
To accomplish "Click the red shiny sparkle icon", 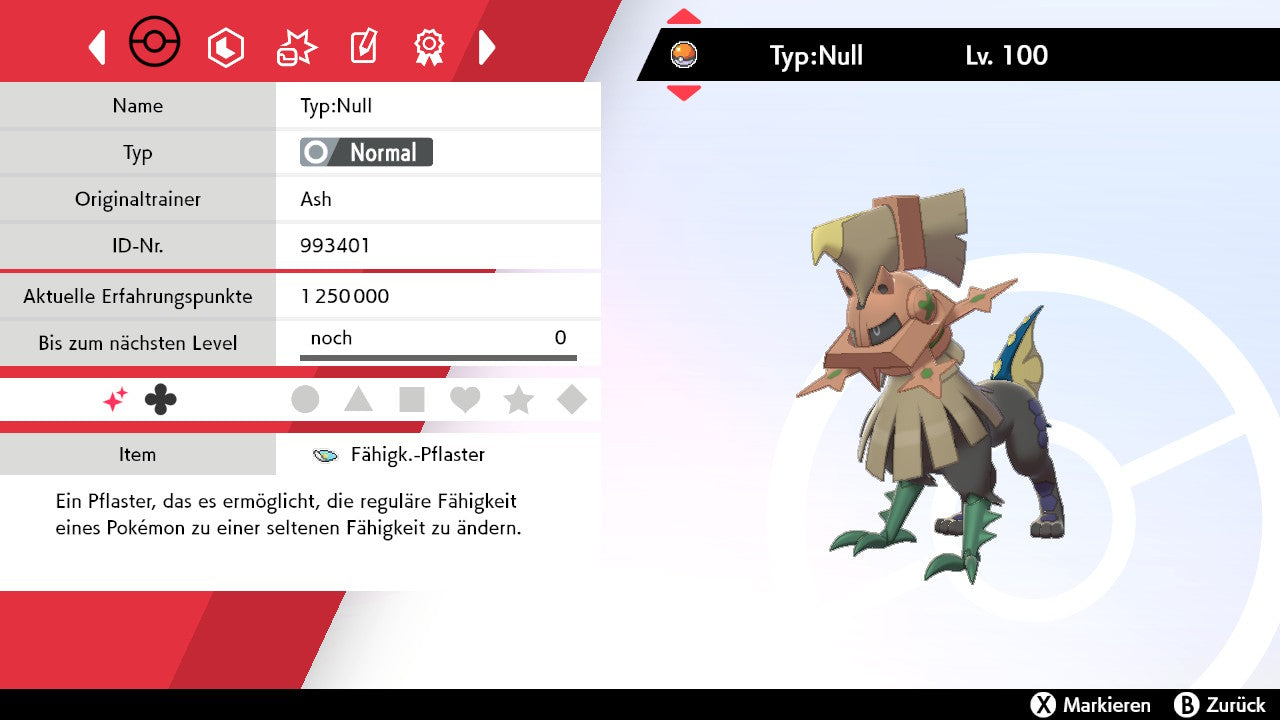I will point(115,400).
